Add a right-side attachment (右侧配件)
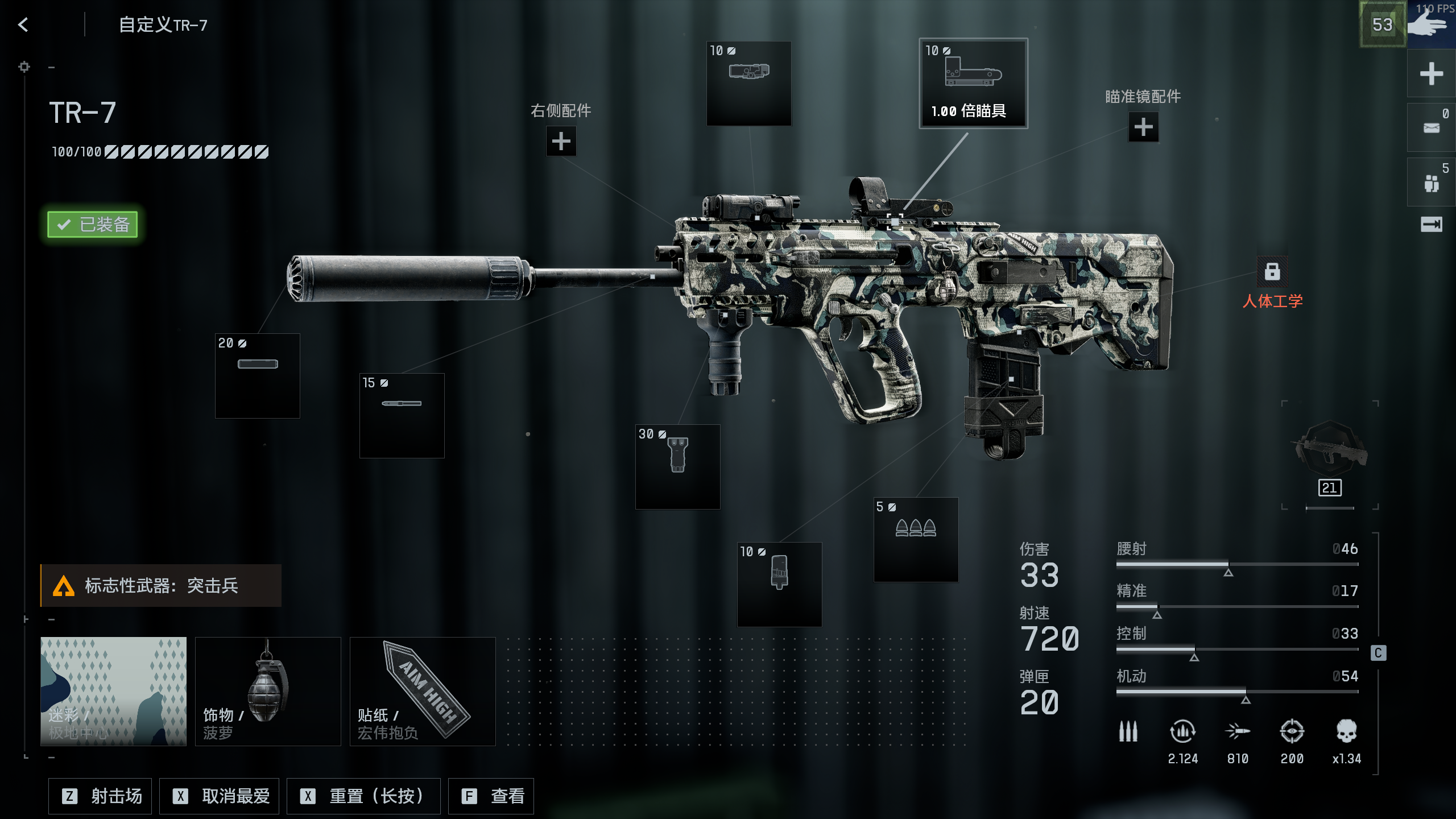 561,141
